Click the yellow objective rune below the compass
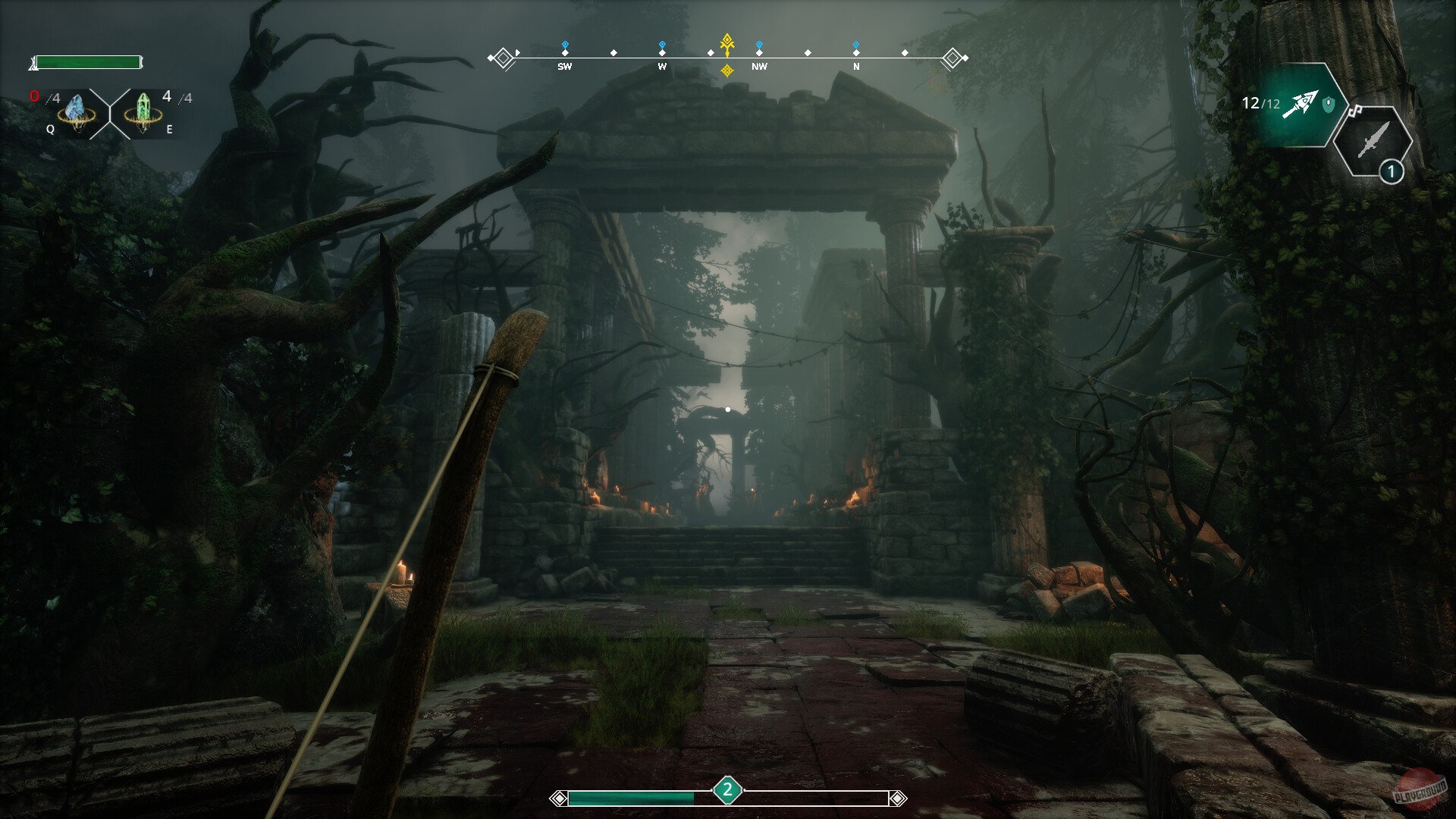This screenshot has width=1456, height=819. tap(727, 70)
